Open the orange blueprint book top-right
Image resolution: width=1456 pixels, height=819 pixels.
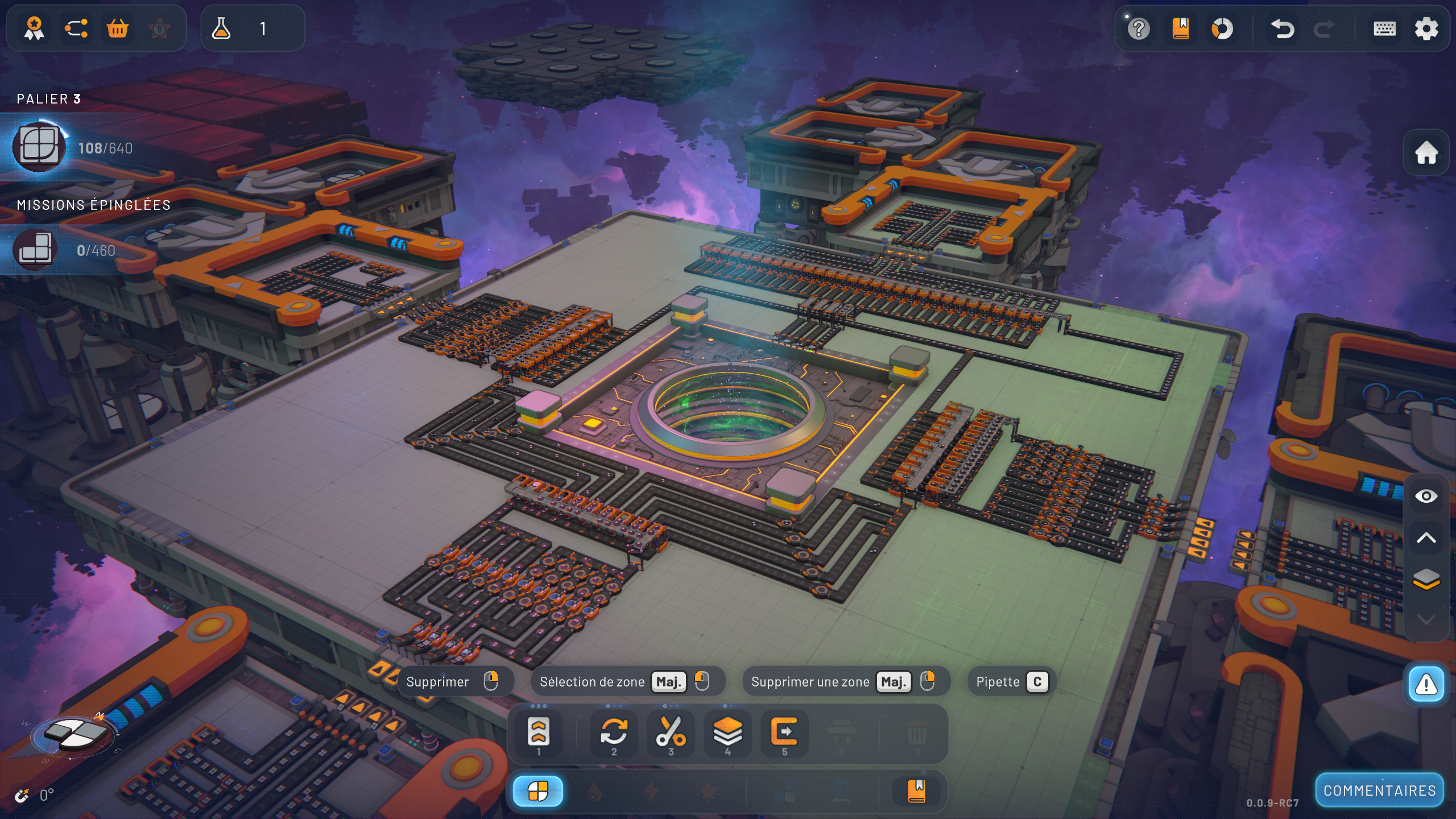[1180, 28]
